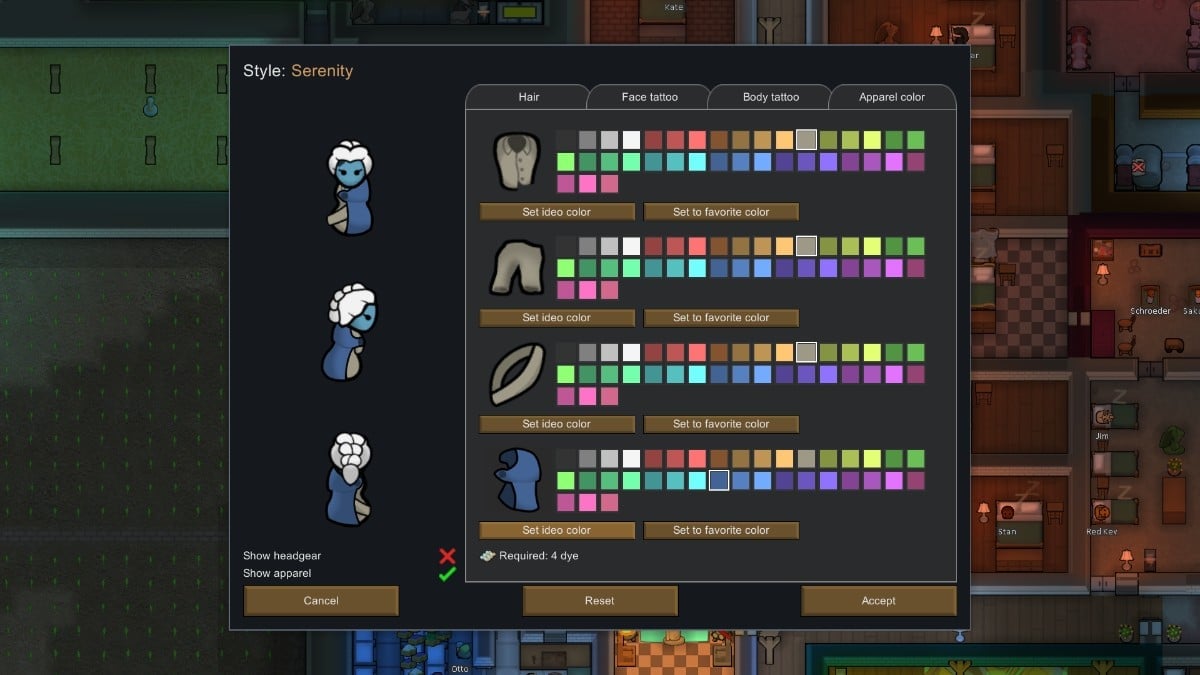Open the Face tattoo tab
Viewport: 1200px width, 675px height.
click(649, 97)
